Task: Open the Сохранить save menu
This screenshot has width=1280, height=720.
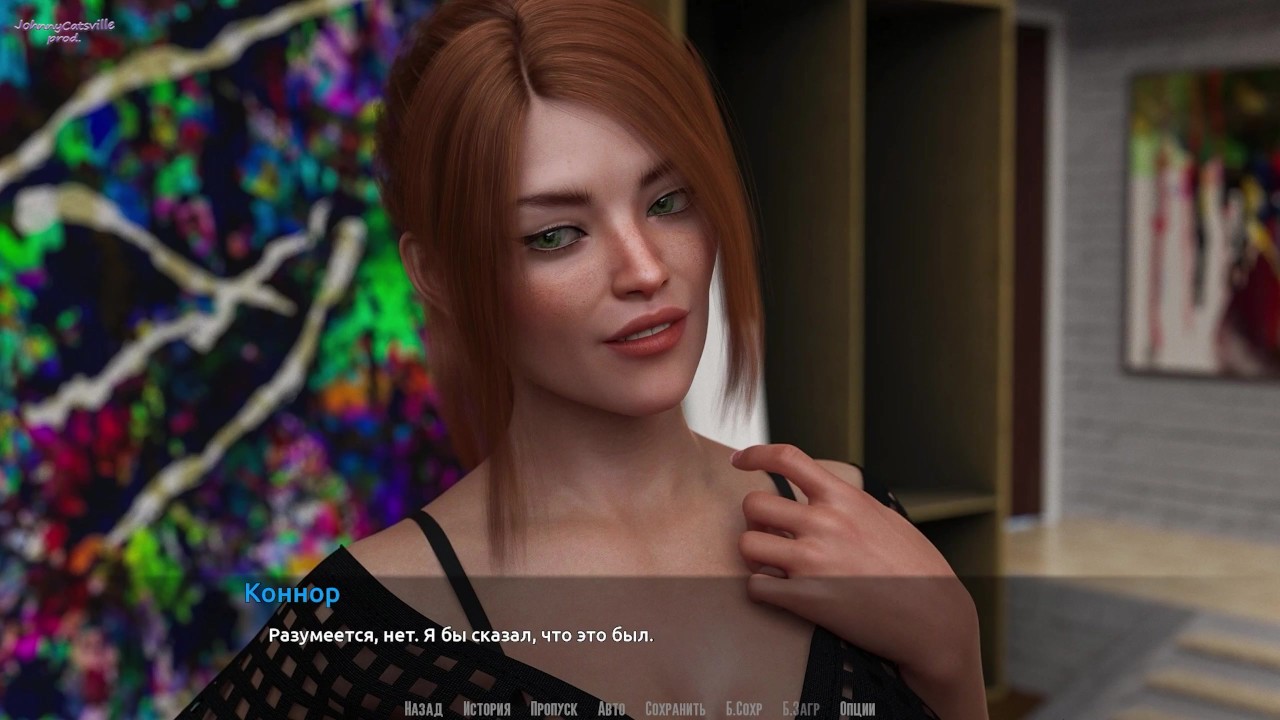Action: coord(675,709)
